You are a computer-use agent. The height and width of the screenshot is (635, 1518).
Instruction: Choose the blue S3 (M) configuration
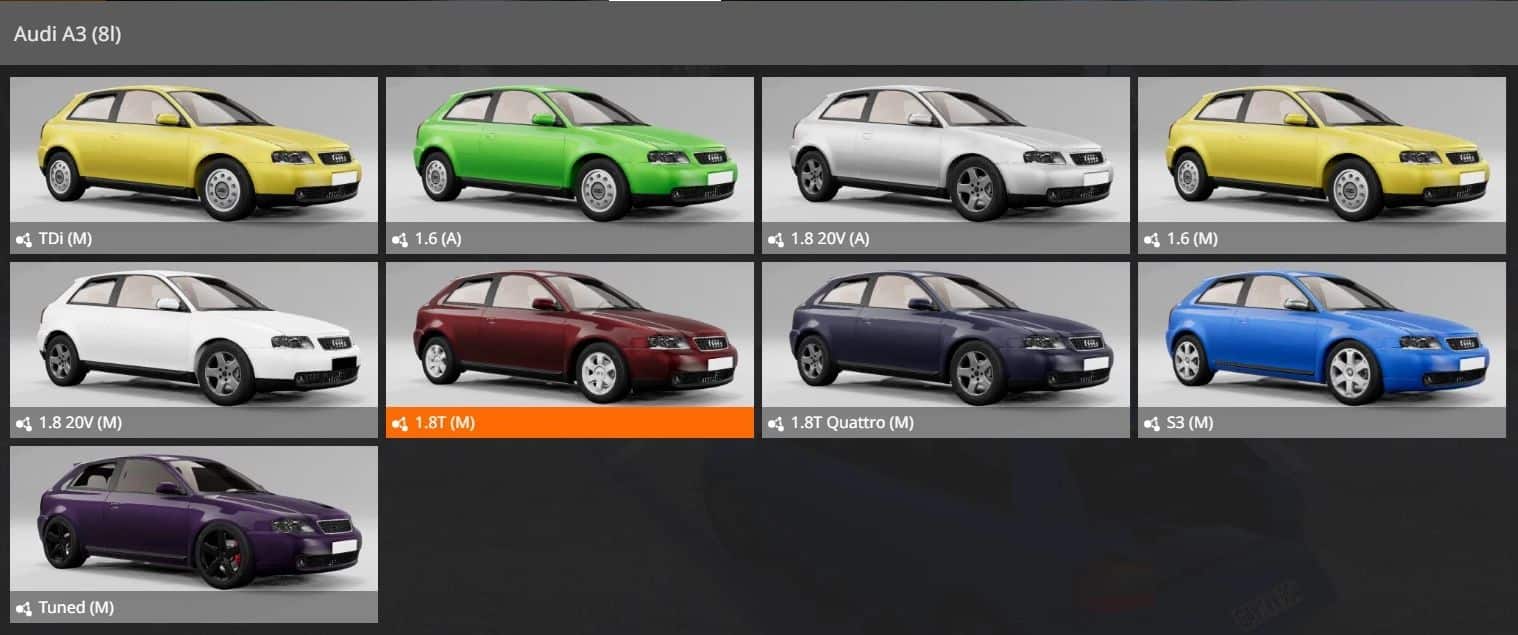[x=1322, y=348]
